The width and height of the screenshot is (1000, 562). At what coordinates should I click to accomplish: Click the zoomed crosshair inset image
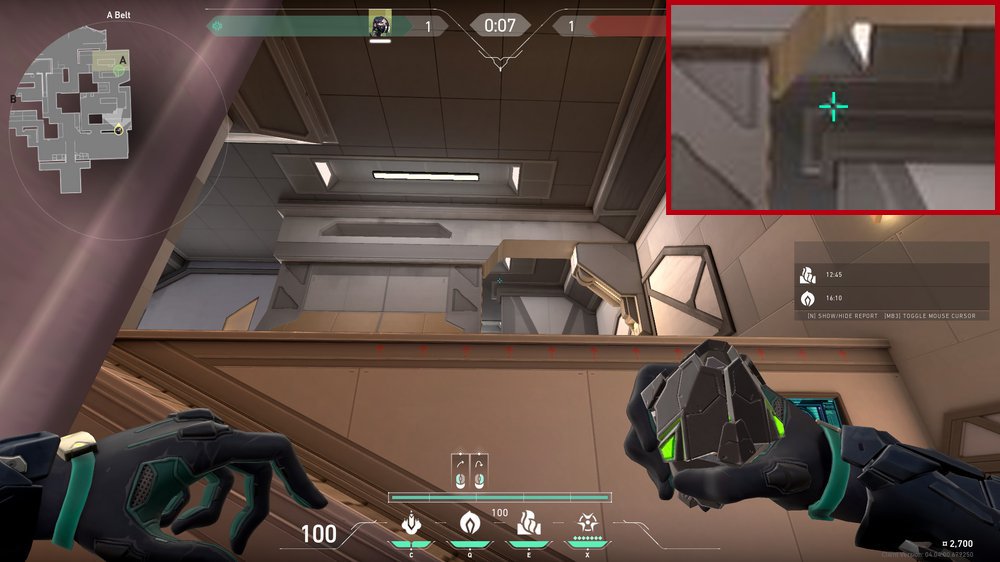833,107
